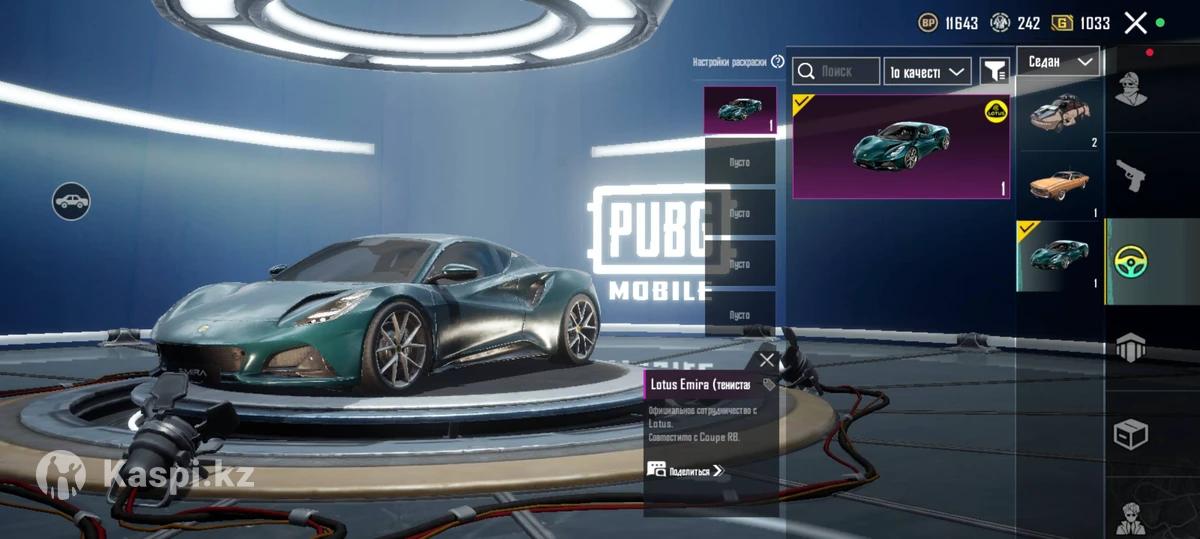Open the filter funnel button

(994, 71)
